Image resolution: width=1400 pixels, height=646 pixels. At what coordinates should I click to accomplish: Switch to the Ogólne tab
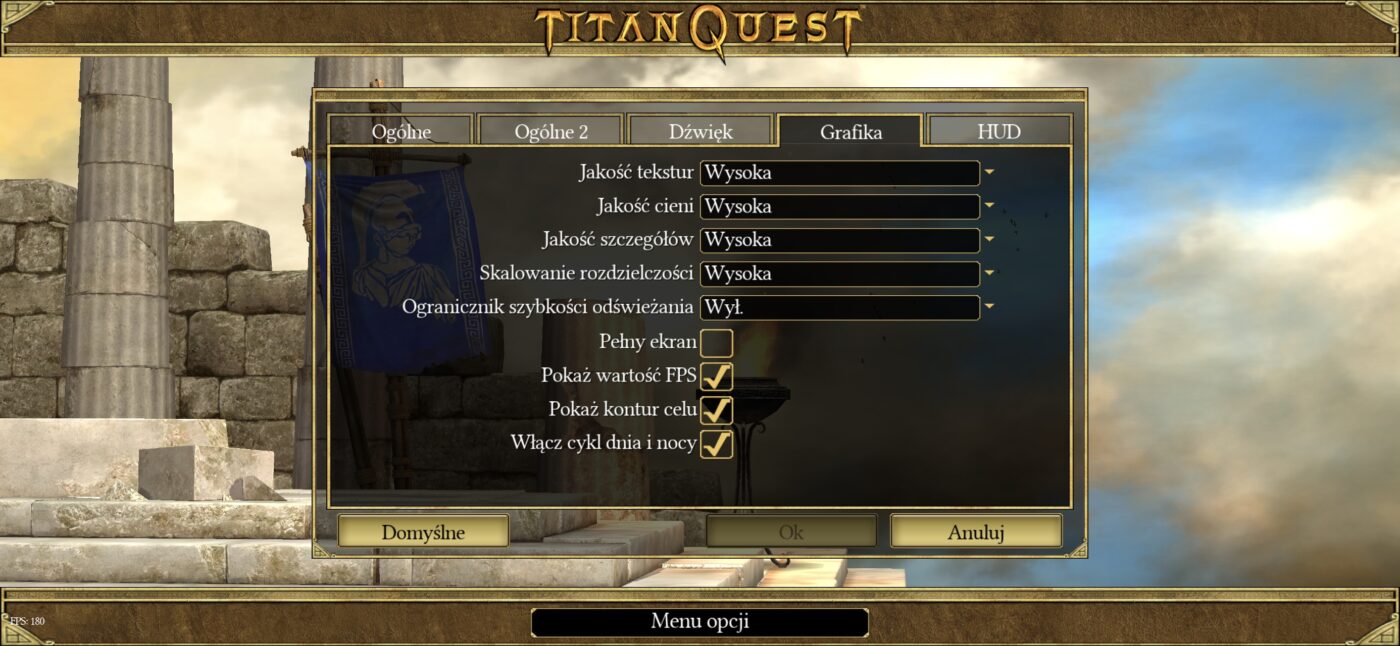(401, 132)
